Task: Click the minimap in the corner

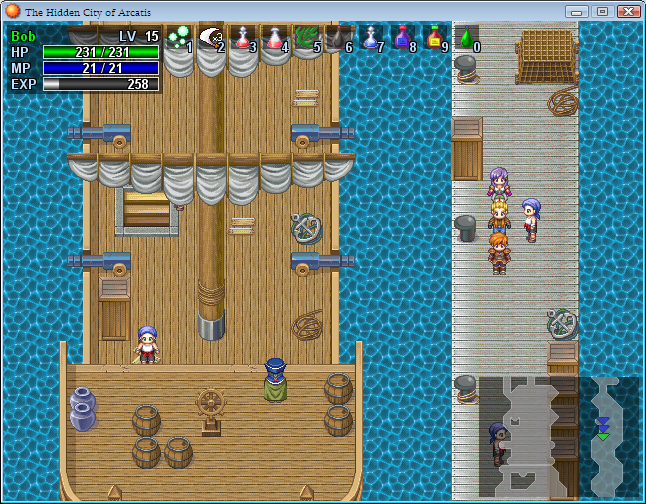Action: click(x=558, y=436)
